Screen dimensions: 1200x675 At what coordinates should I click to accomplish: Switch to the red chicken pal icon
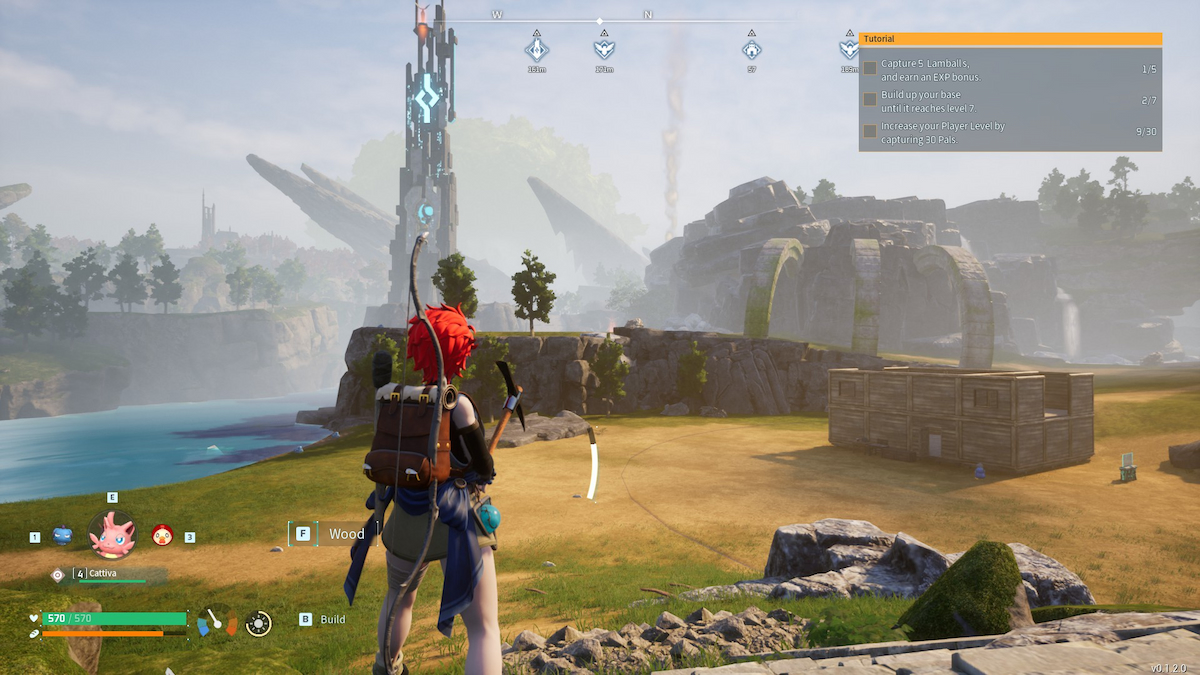click(x=161, y=536)
